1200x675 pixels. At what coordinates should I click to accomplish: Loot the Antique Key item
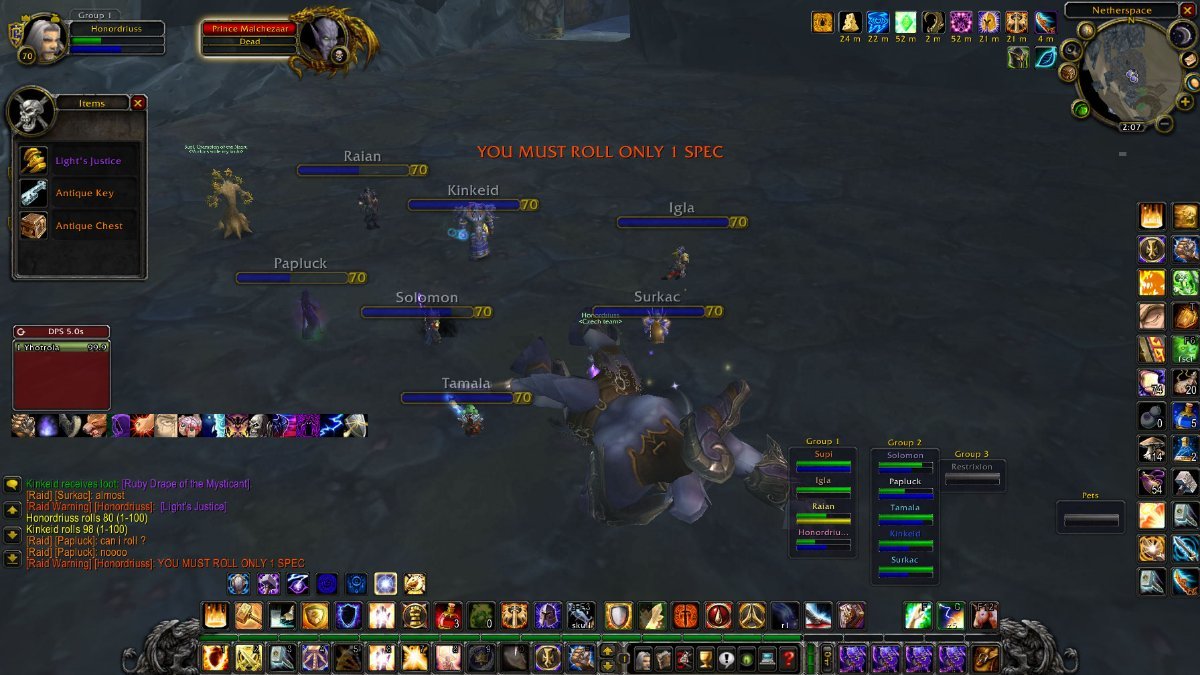(x=84, y=193)
